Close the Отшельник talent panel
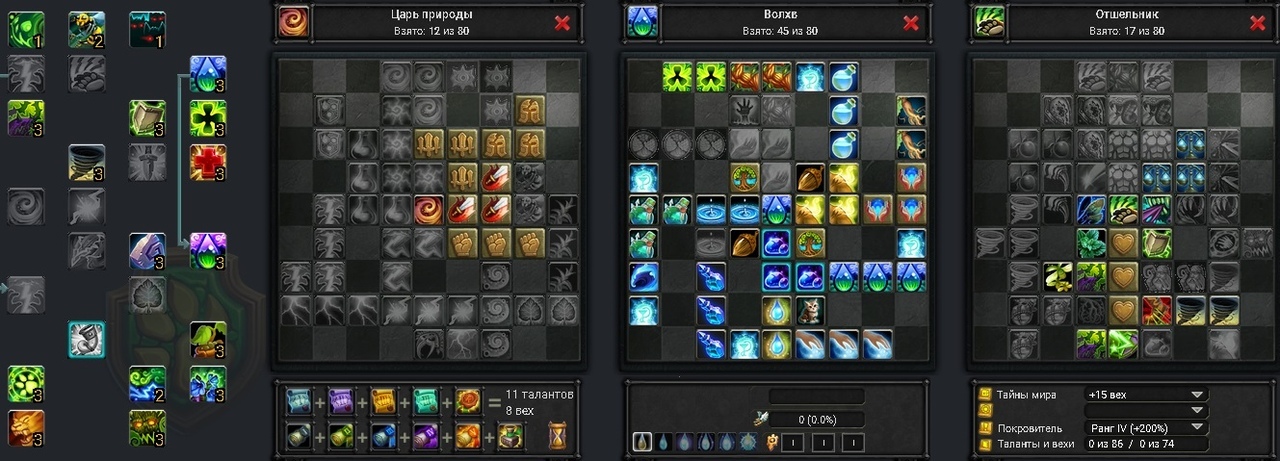 (1258, 23)
